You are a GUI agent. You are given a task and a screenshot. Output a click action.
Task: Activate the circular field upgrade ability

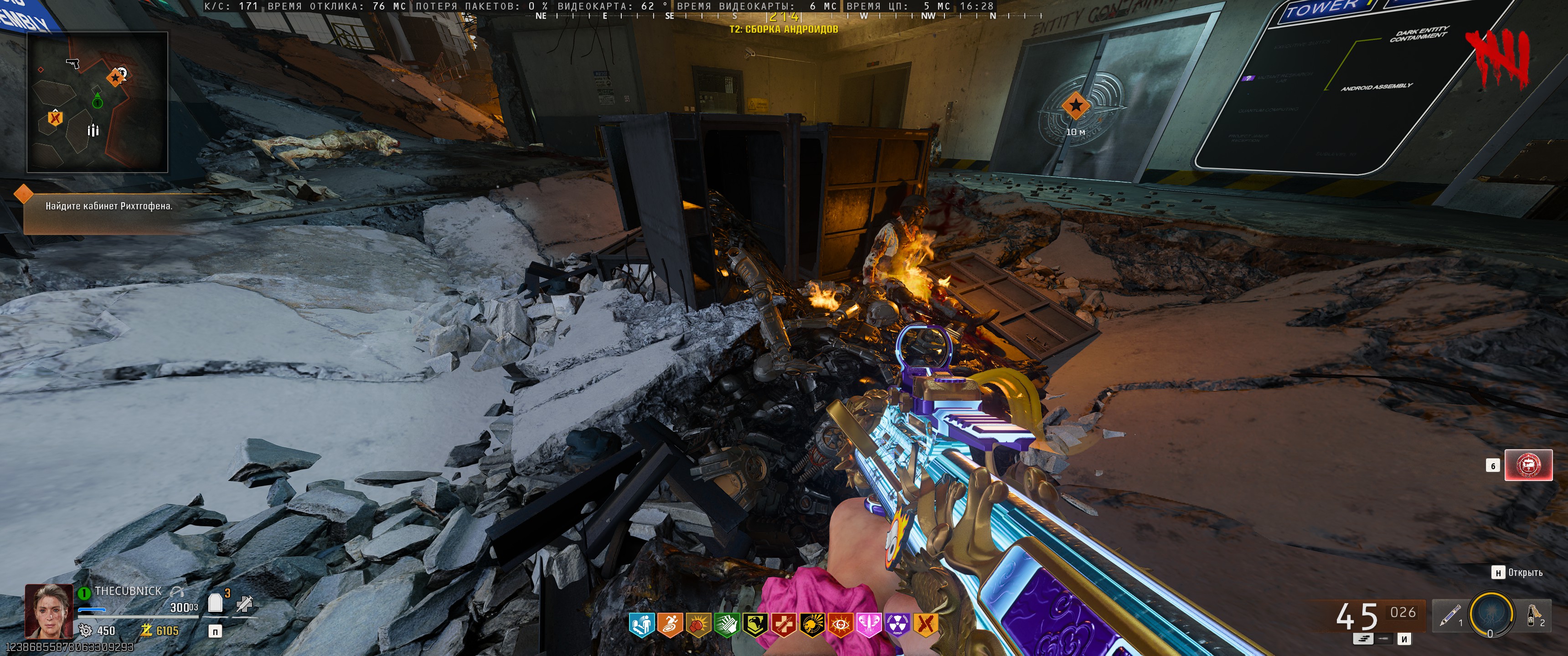click(1491, 614)
